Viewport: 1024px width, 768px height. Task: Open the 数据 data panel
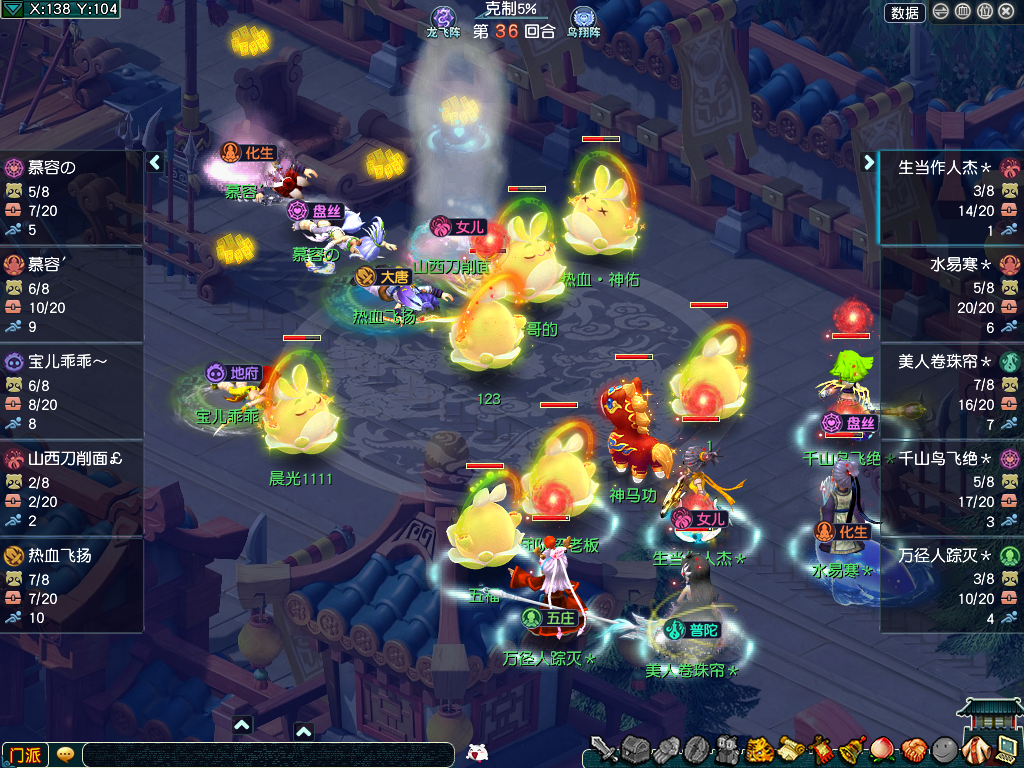point(905,12)
